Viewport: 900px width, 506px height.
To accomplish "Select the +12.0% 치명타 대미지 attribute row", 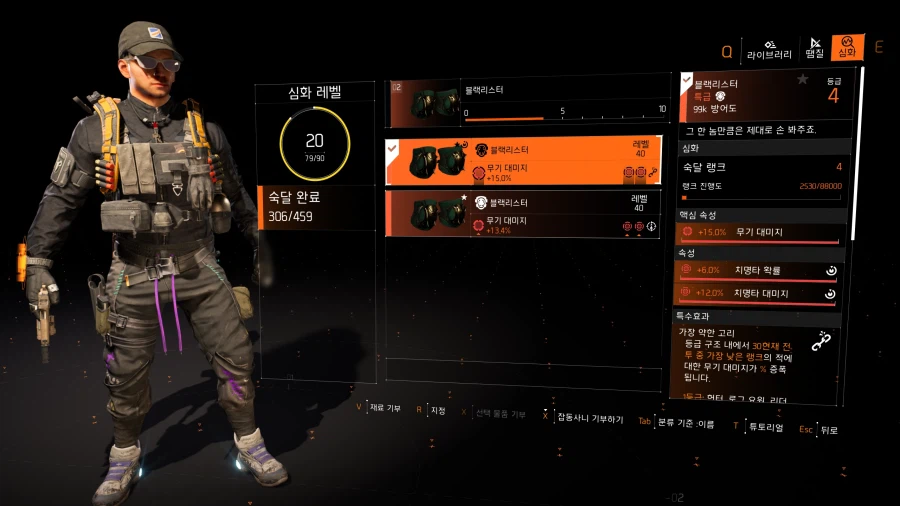I will (757, 293).
